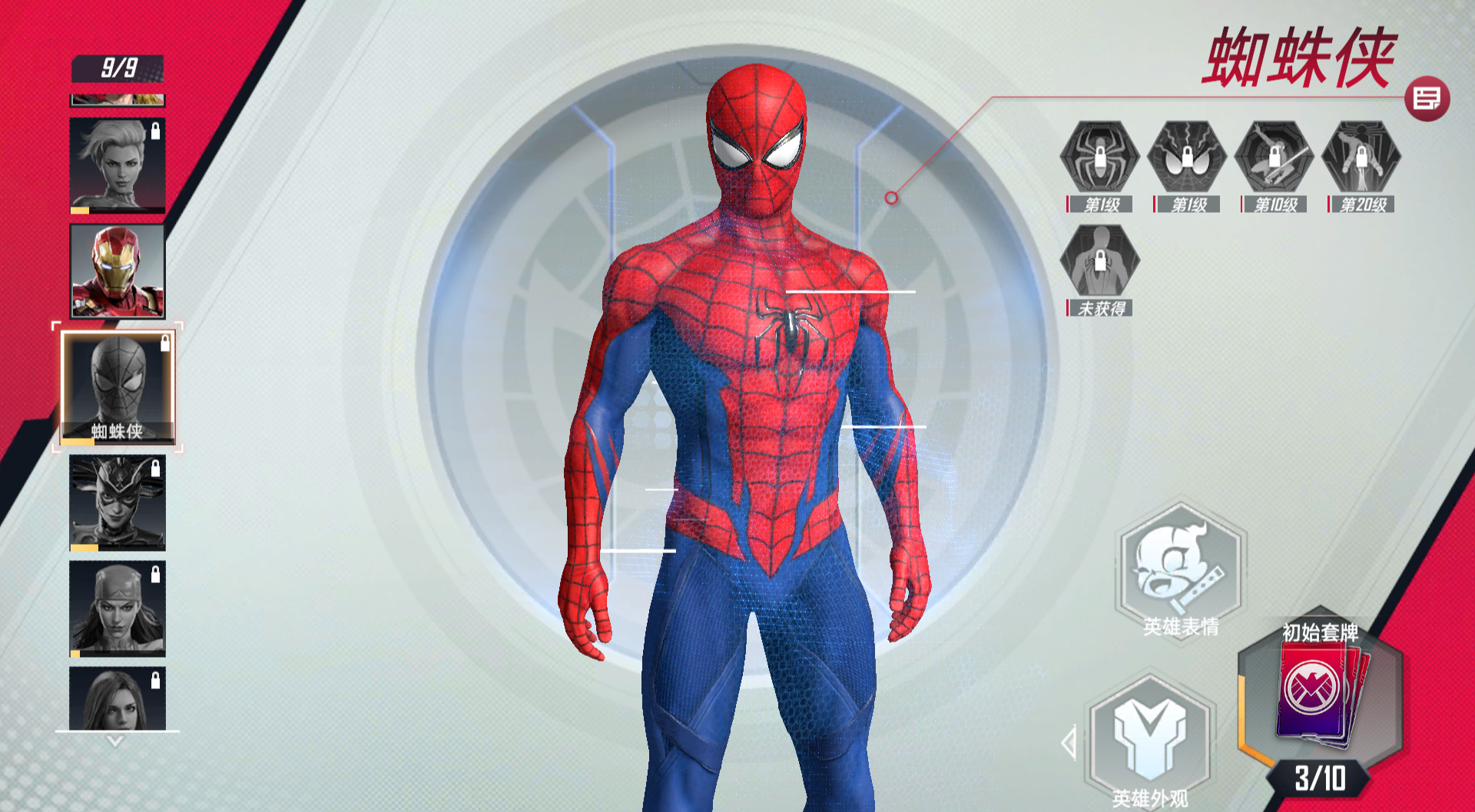View the locked spider emblem skill

pos(1099,157)
